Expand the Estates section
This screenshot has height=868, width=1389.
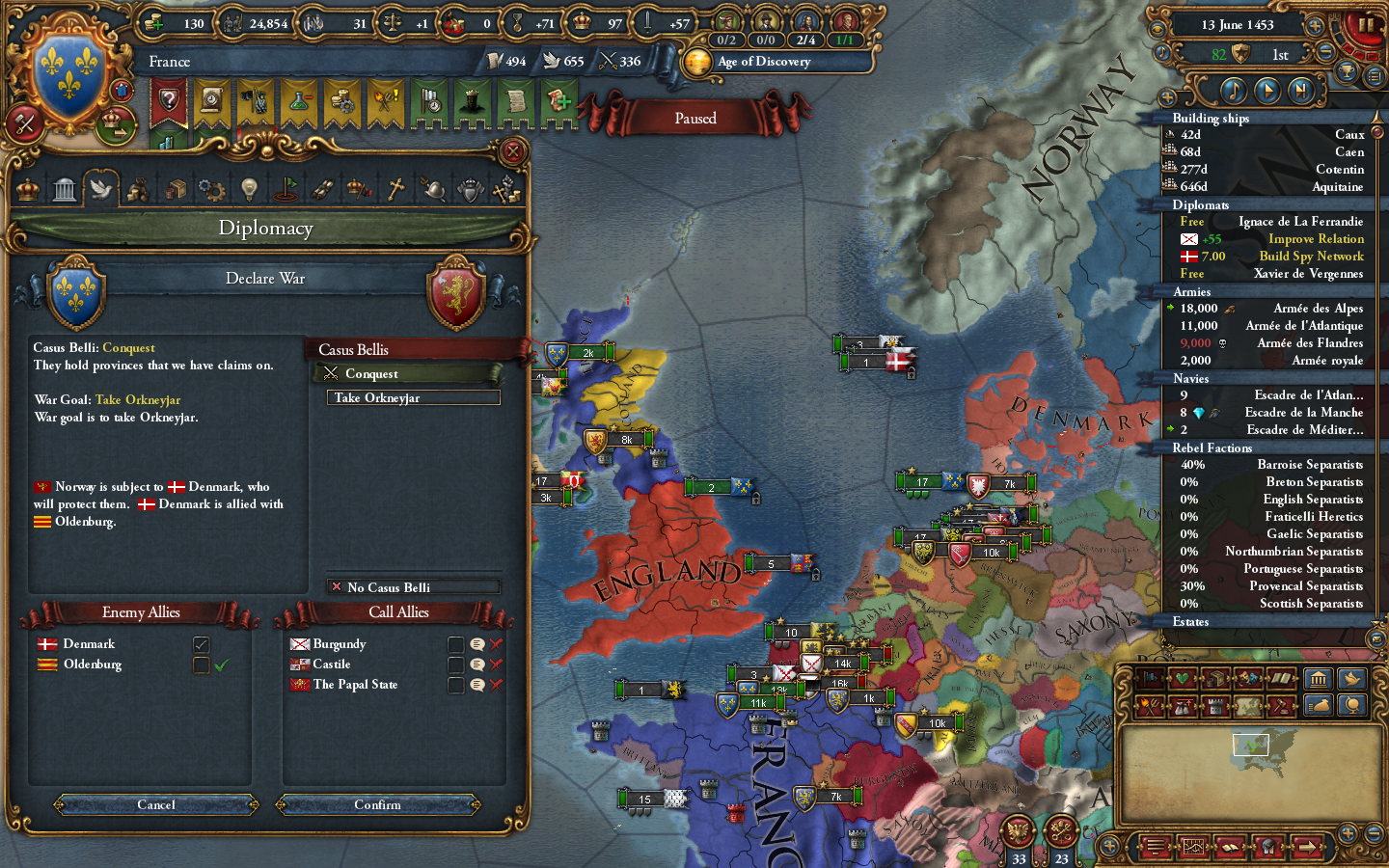pyautogui.click(x=1189, y=622)
